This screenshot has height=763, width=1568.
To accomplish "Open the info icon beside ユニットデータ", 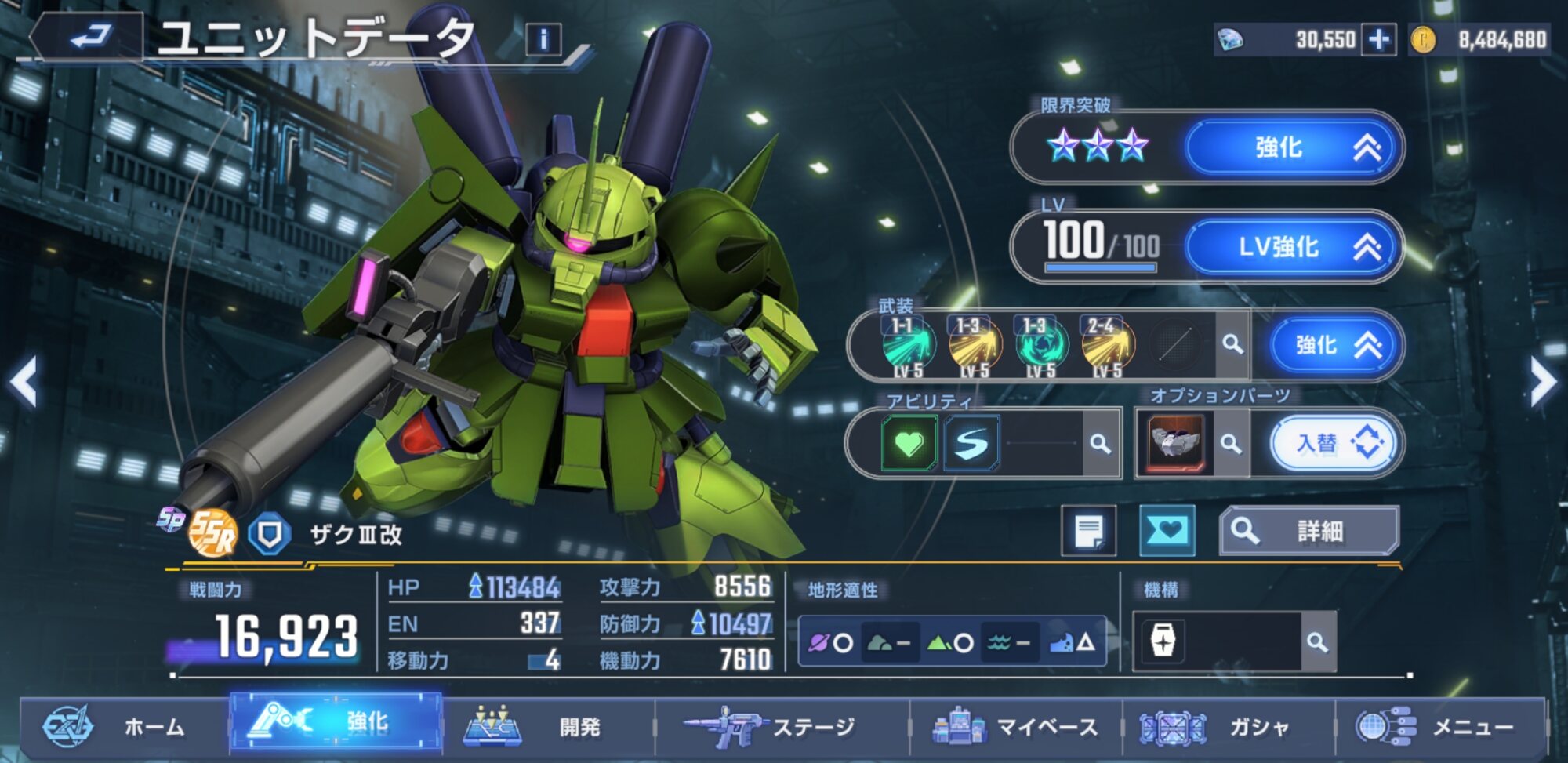I will click(x=543, y=39).
